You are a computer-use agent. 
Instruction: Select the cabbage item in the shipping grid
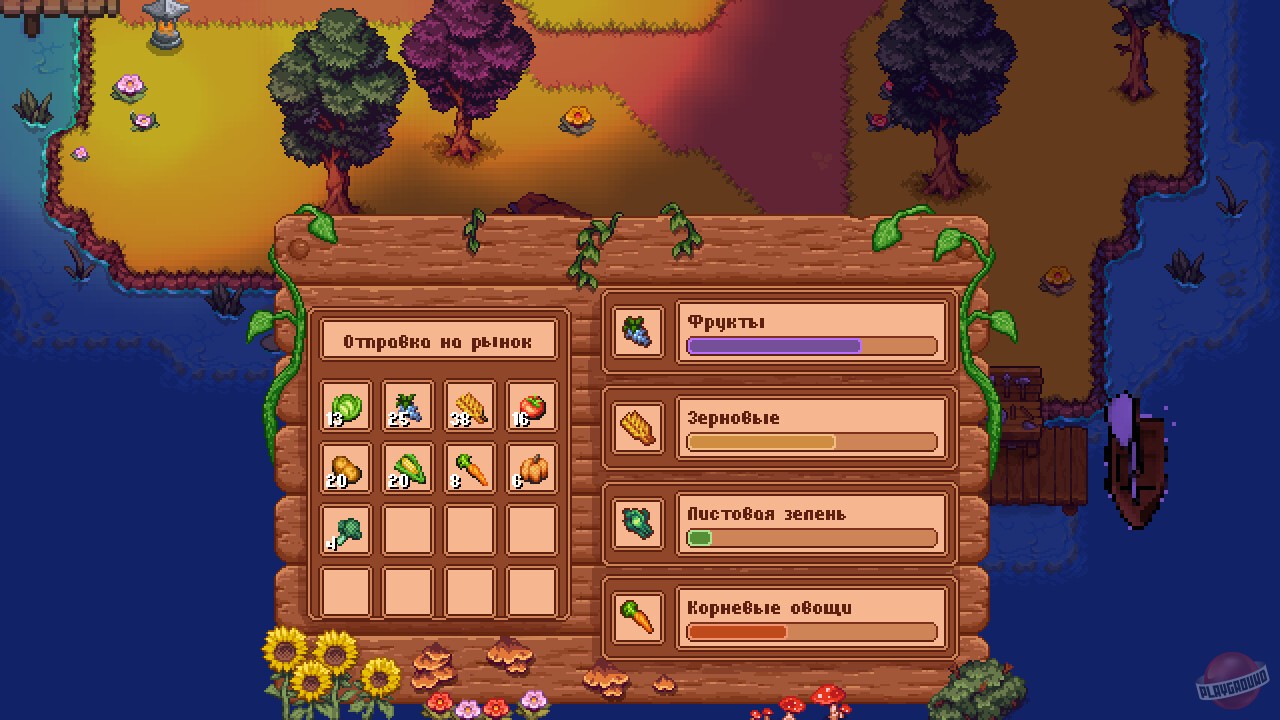(345, 405)
